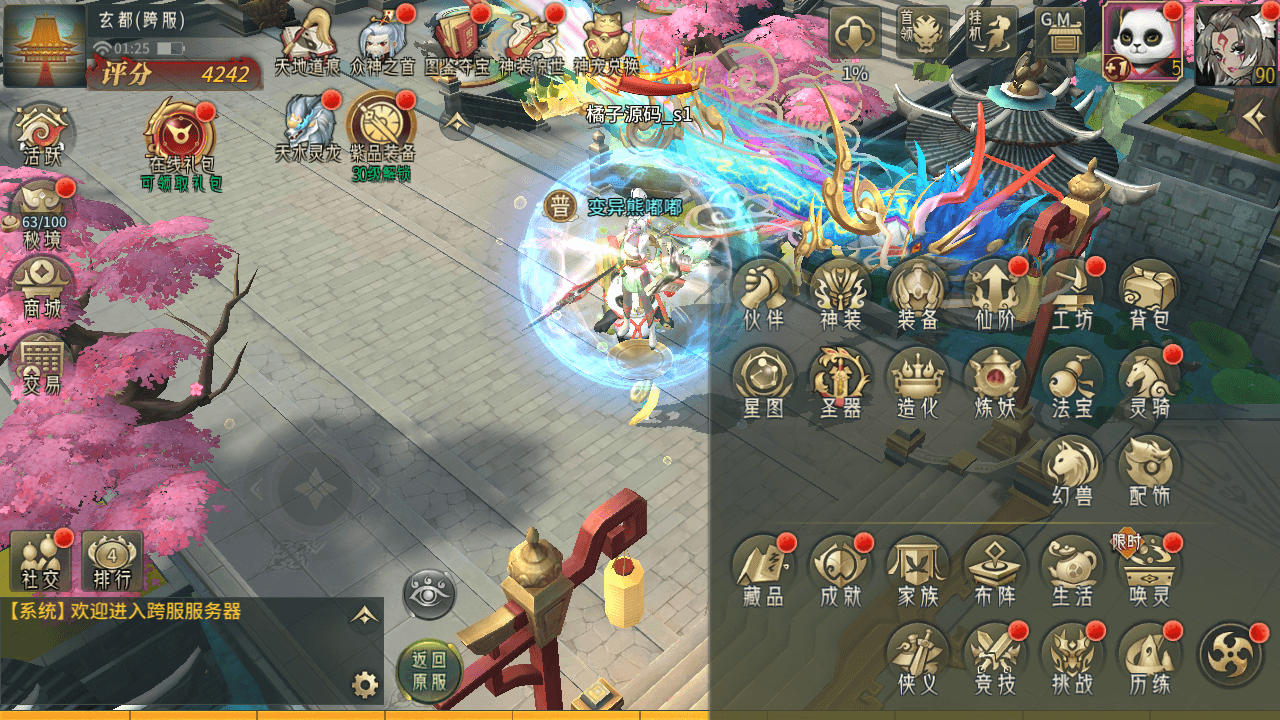The height and width of the screenshot is (720, 1280).
Task: Show the 幻兽 beast panel
Action: tap(1072, 467)
